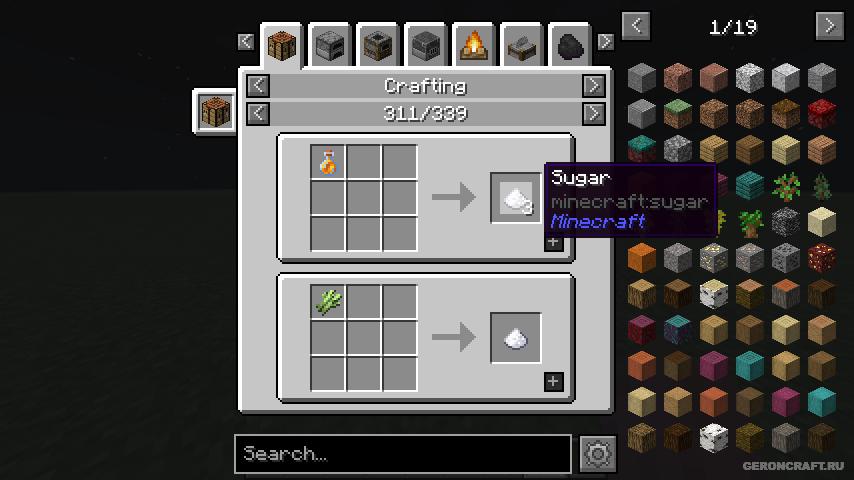Go back one recipe page from 311/339
854x480 pixels.
click(x=258, y=113)
